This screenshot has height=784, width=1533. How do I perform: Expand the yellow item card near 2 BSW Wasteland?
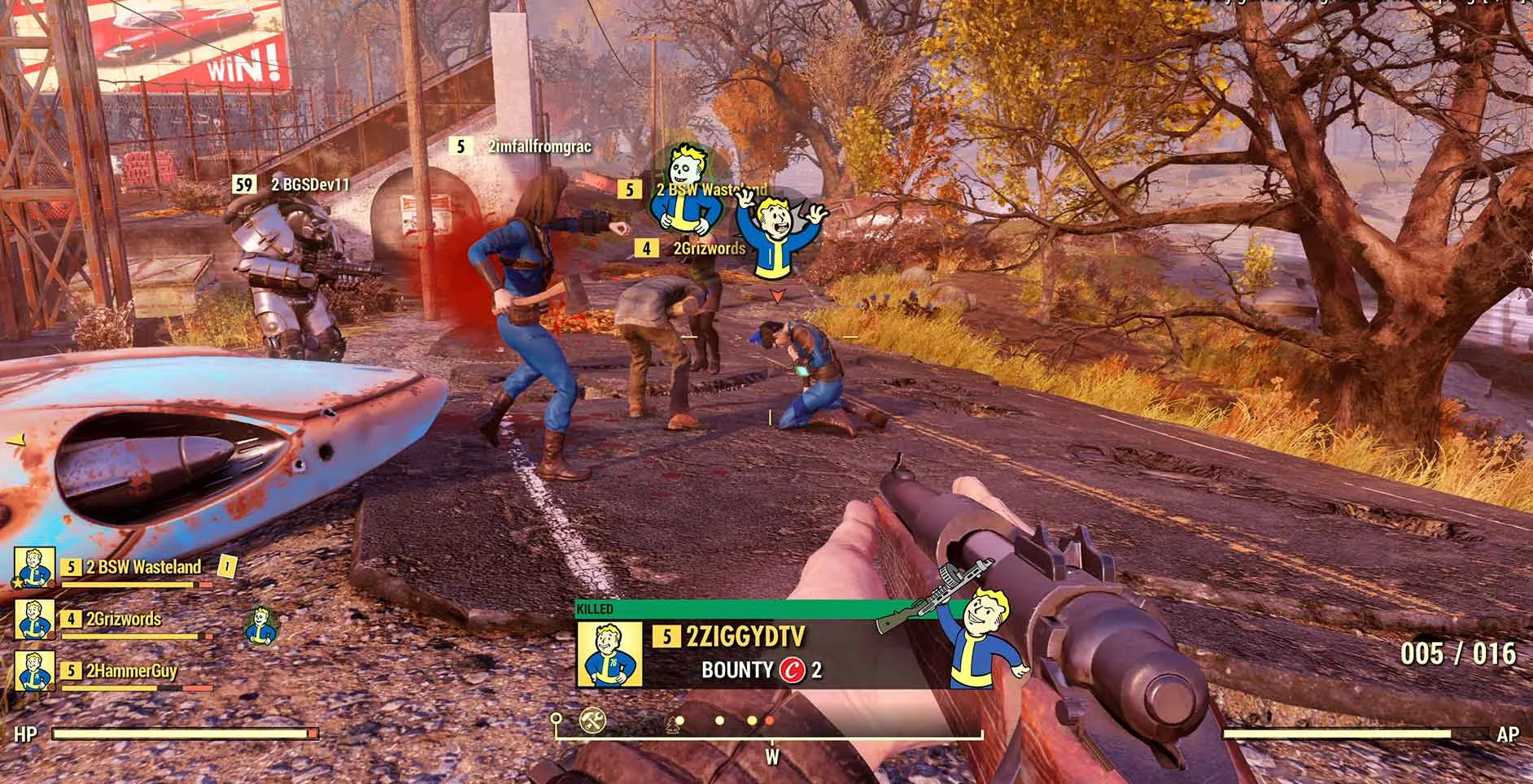[x=226, y=567]
